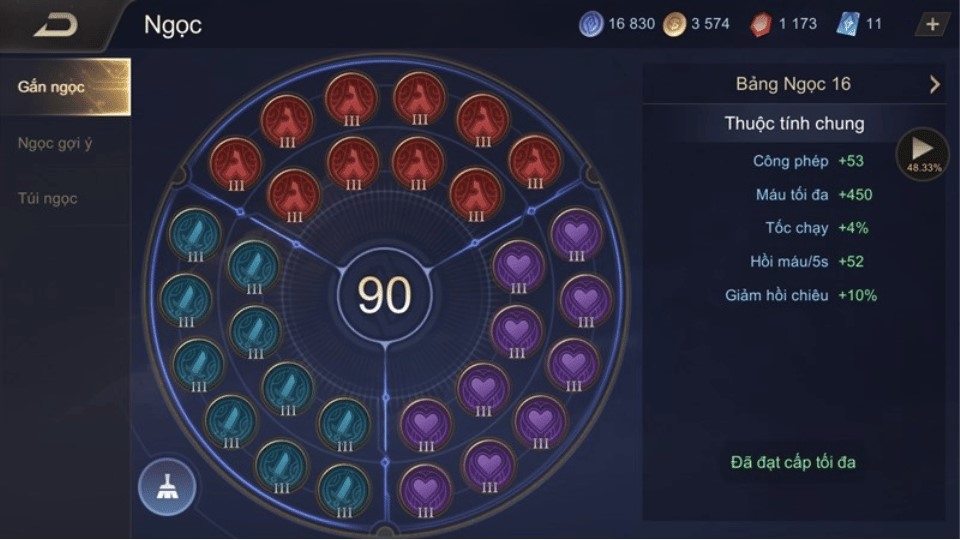Viewport: 960px width, 540px height.
Task: Click the central level 90 circle
Action: 385,296
